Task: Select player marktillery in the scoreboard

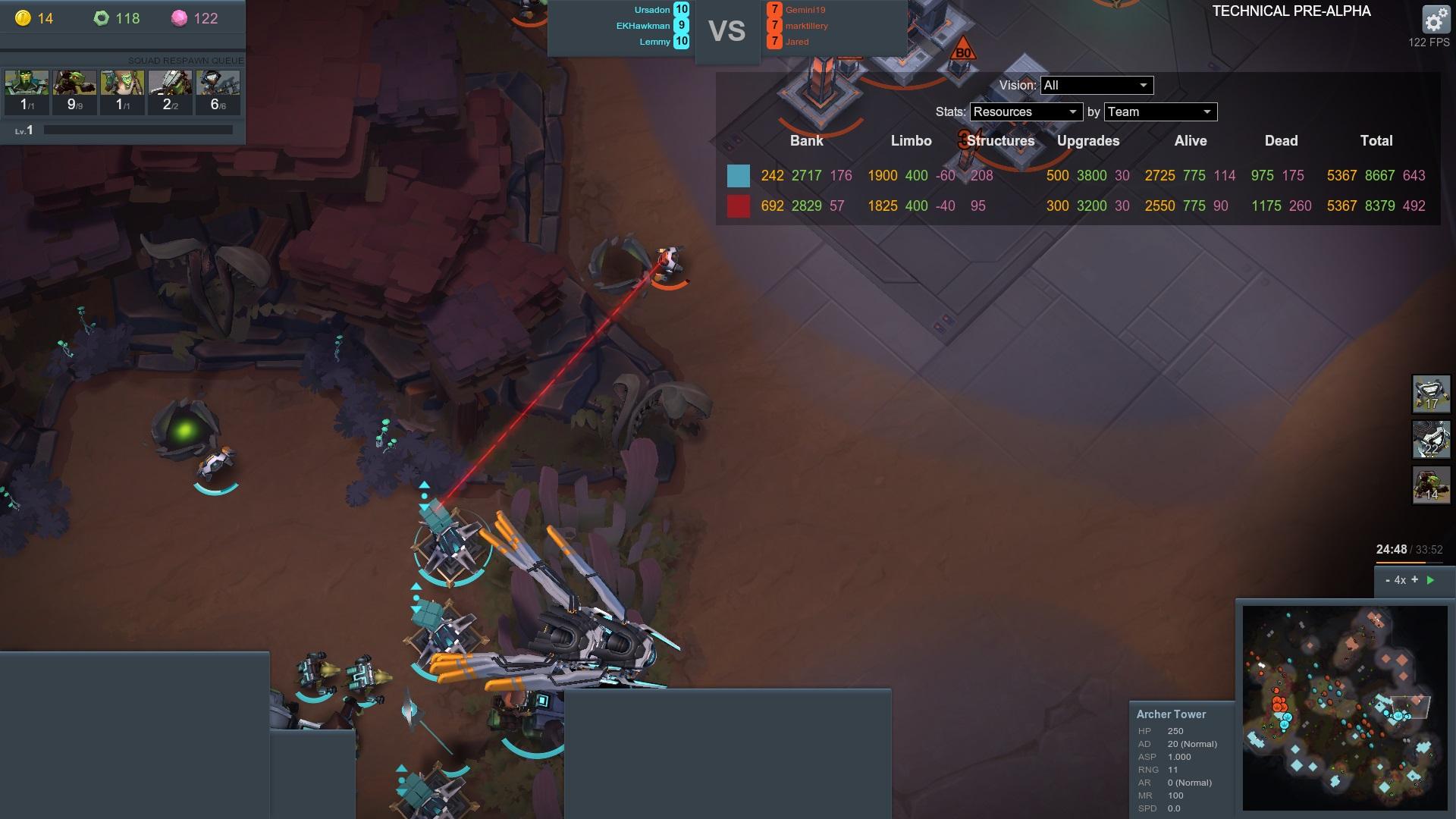Action: point(807,26)
